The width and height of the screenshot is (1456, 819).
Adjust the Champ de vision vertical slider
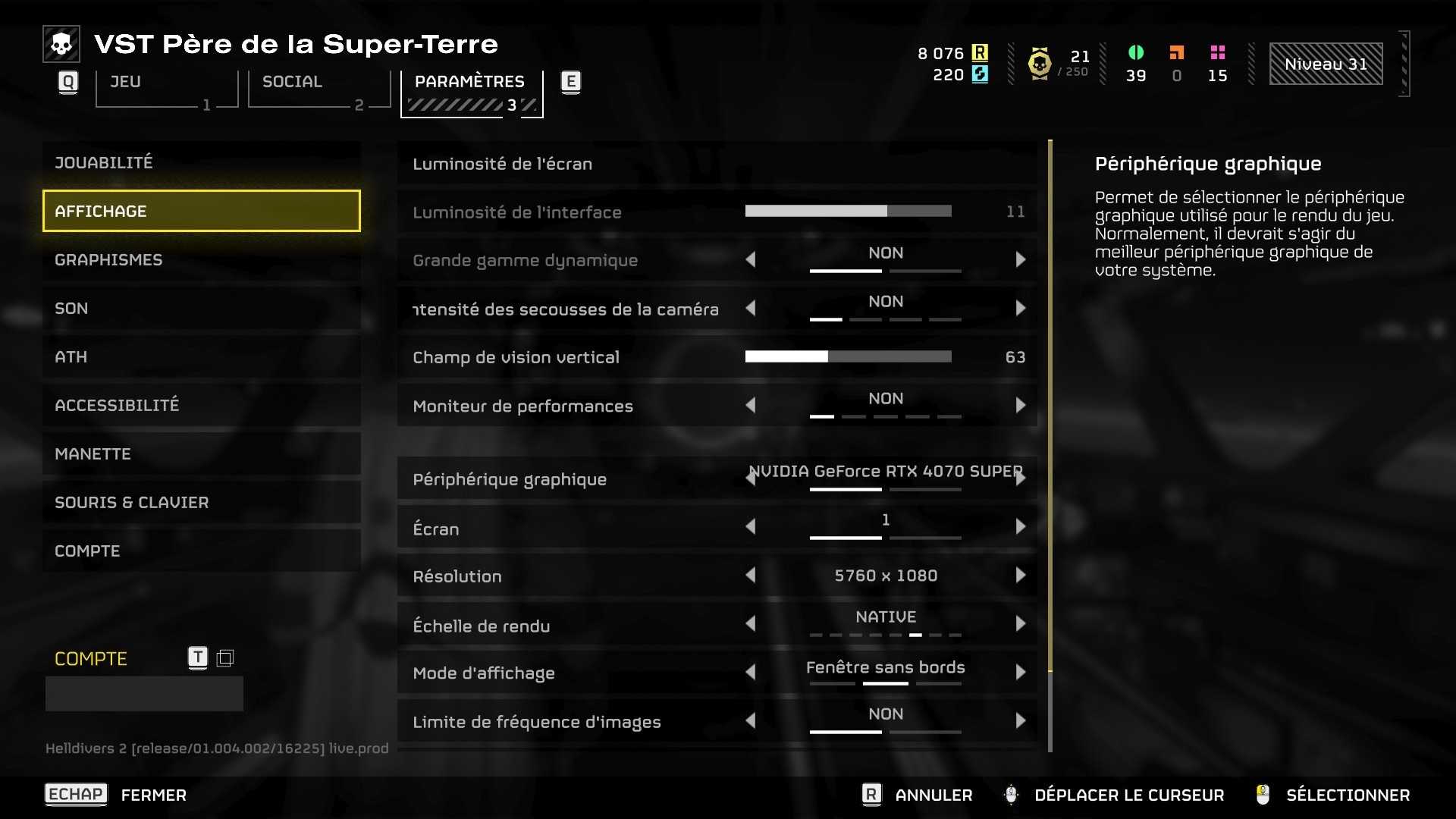[848, 356]
